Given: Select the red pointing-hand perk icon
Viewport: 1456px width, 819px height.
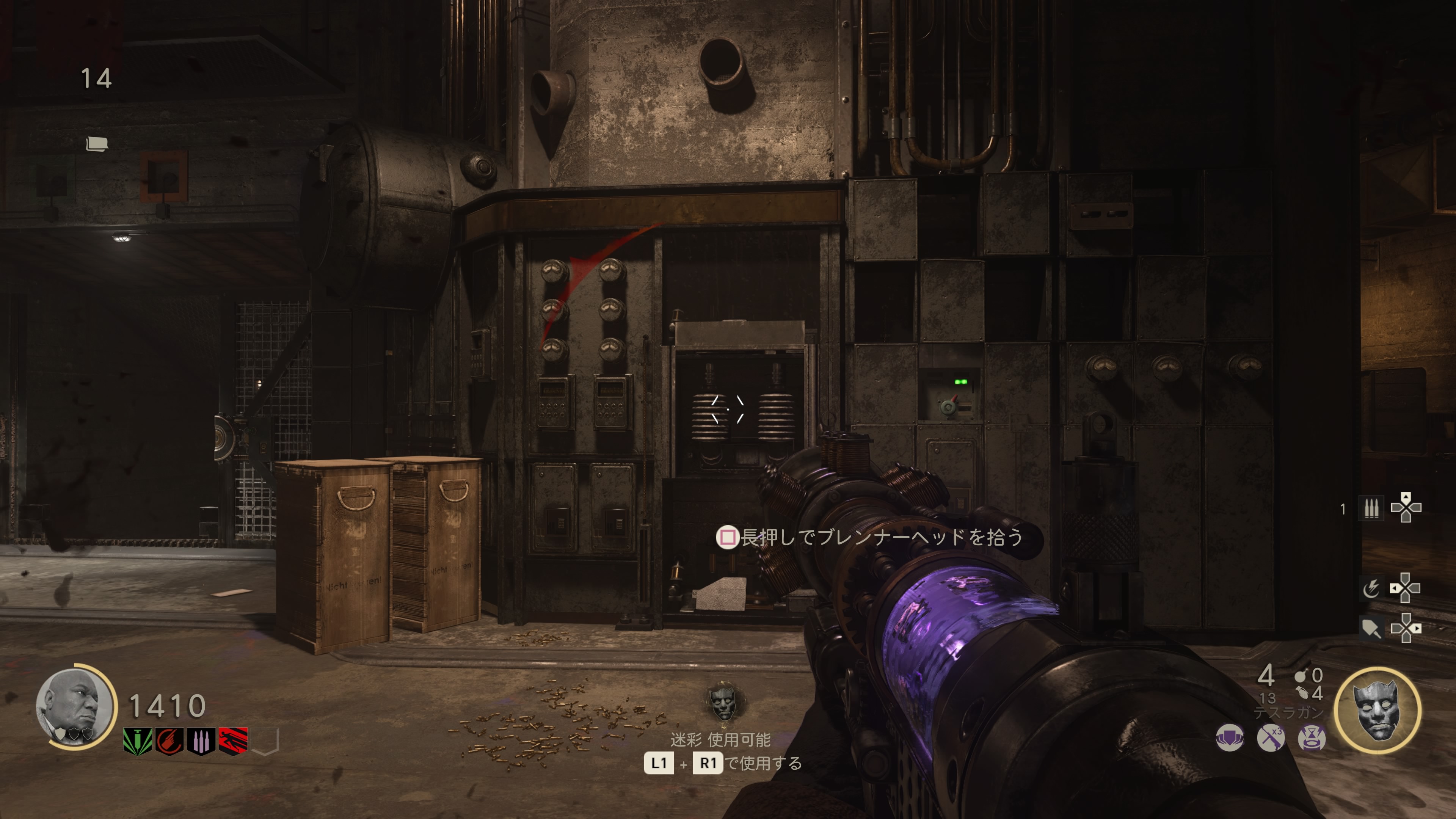Looking at the screenshot, I should pos(169,741).
